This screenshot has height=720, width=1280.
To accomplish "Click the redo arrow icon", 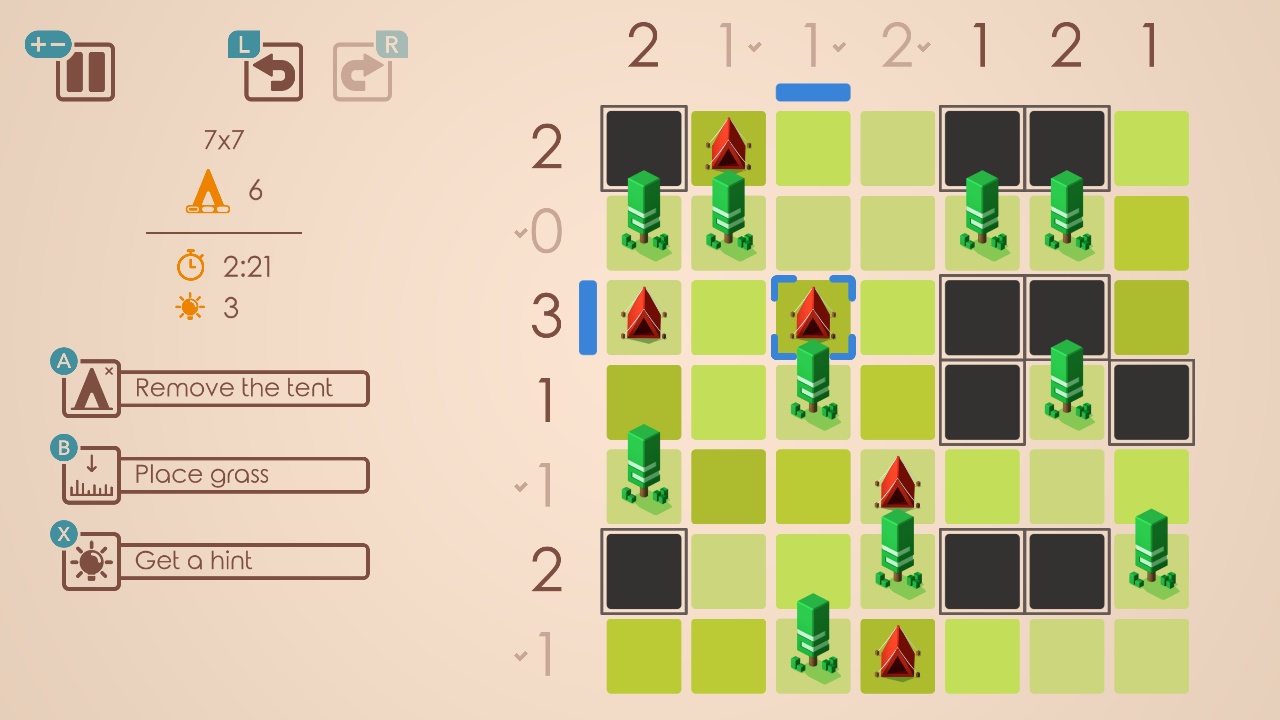I will [x=366, y=72].
